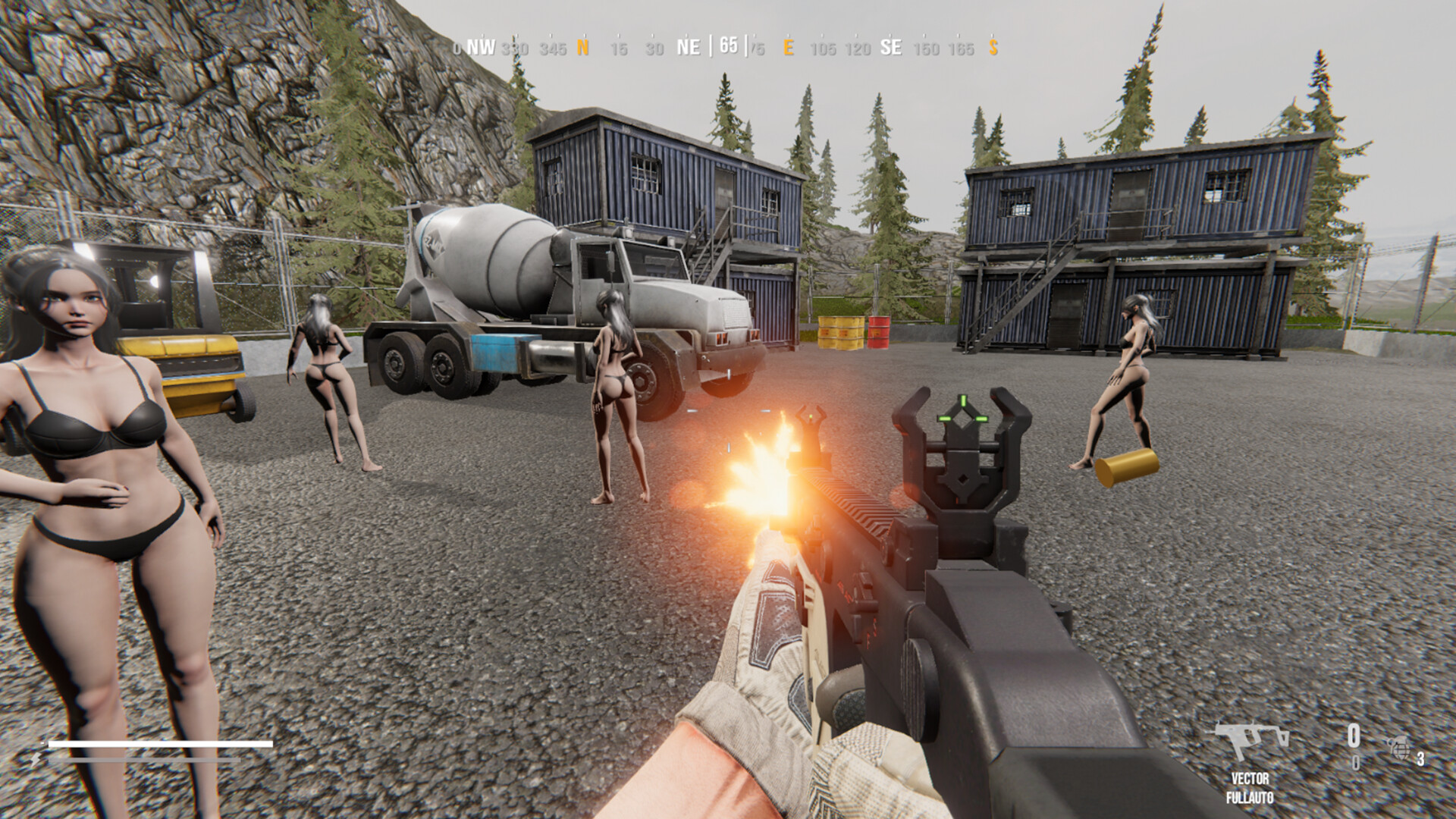This screenshot has width=1456, height=819.
Task: Click compass bearing number 150
Action: click(x=926, y=48)
